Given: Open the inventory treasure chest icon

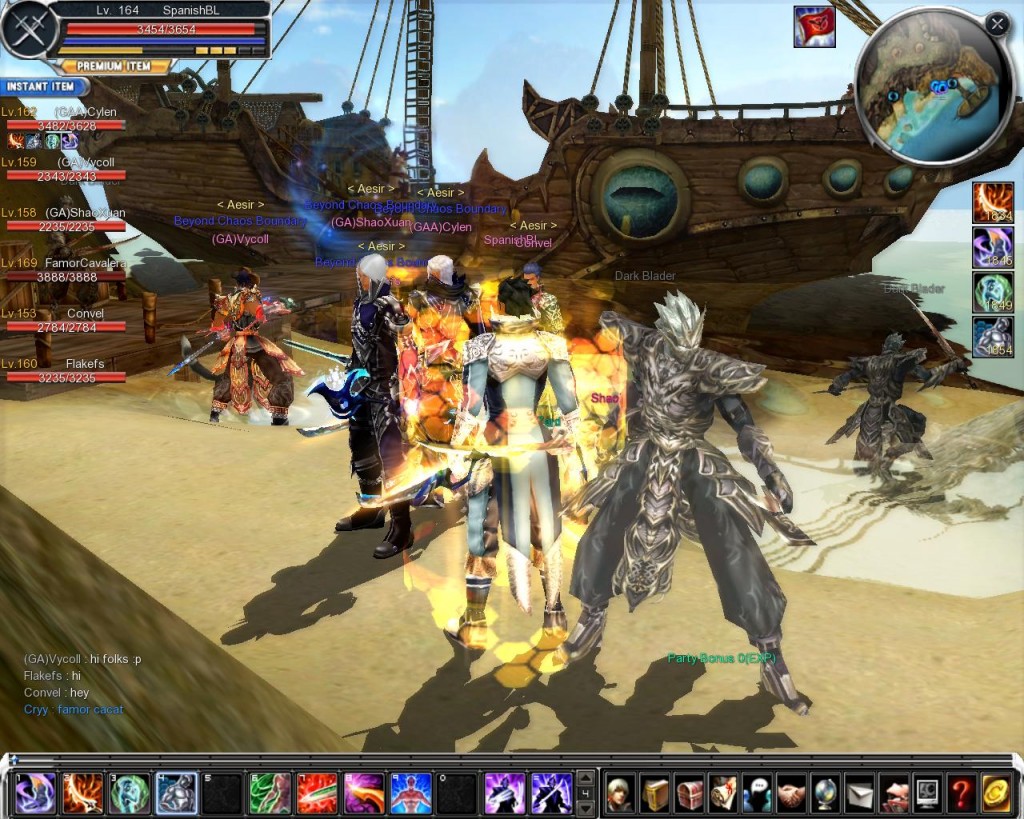Looking at the screenshot, I should pos(689,794).
